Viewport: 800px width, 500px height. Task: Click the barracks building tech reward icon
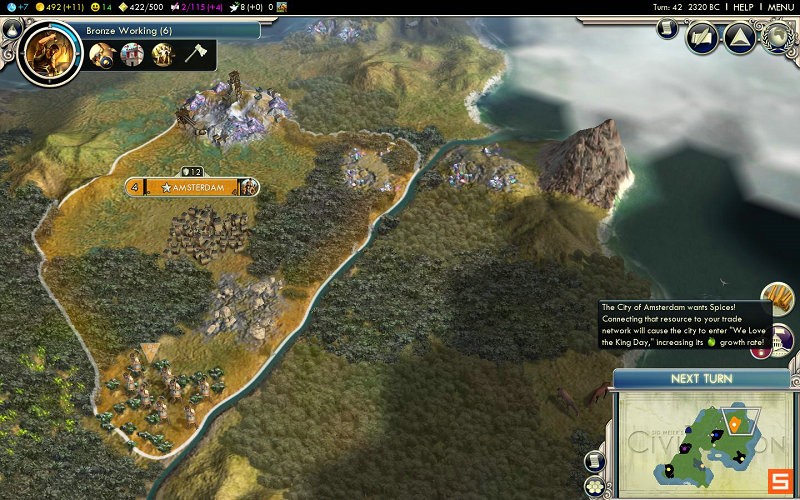[x=132, y=55]
